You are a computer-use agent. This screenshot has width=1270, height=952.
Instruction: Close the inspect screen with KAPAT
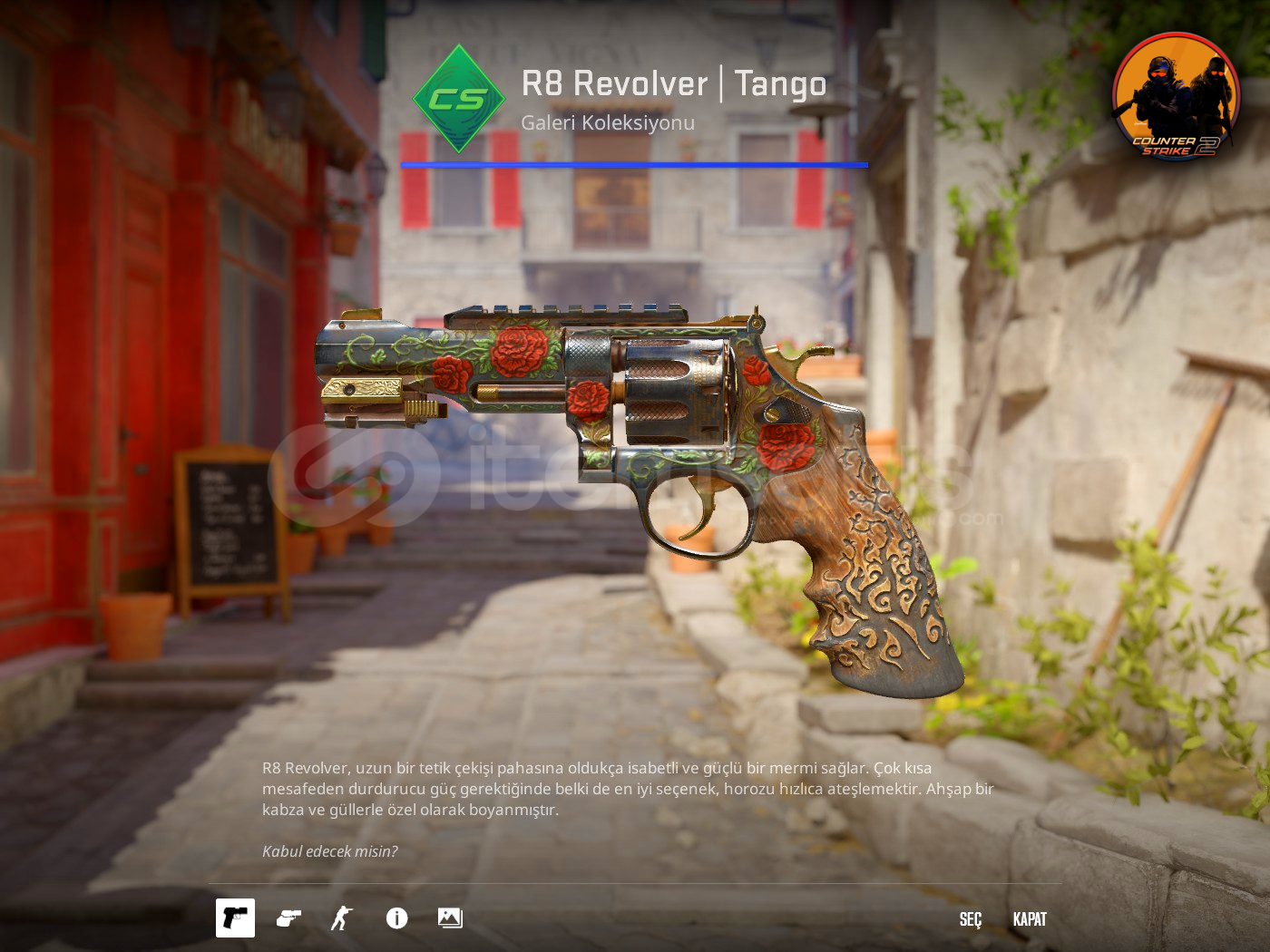(1030, 919)
